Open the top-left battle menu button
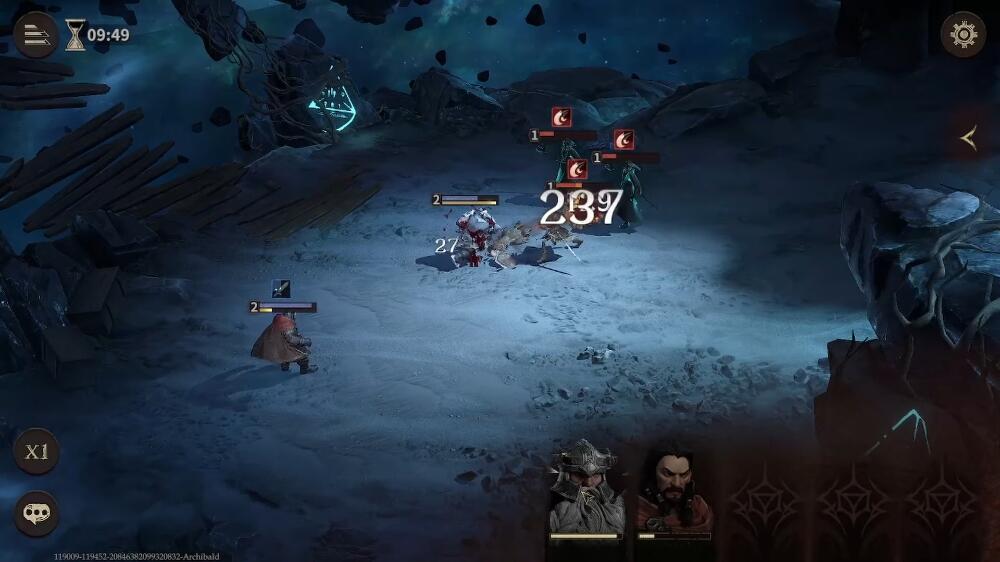Viewport: 1000px width, 562px height. (35, 35)
